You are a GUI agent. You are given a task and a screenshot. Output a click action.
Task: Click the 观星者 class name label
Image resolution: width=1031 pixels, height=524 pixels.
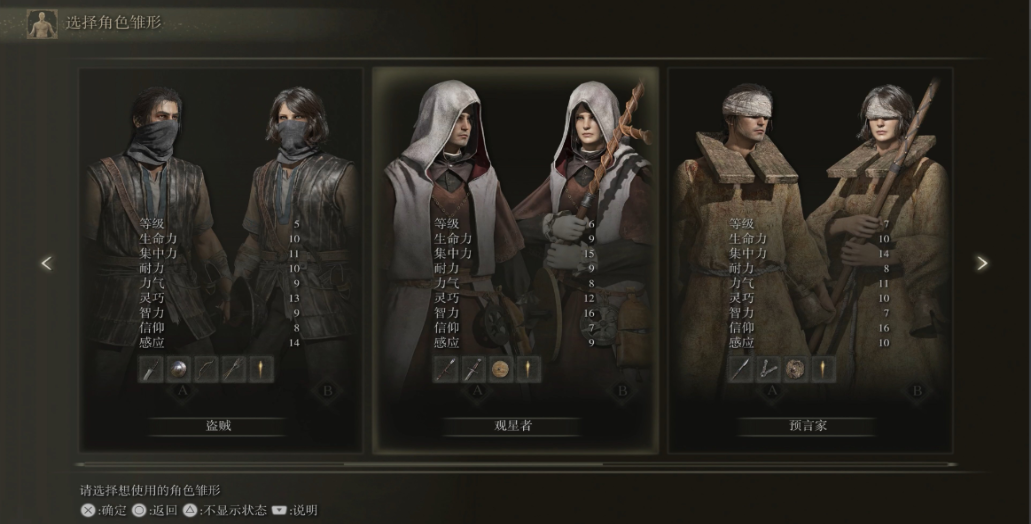tap(514, 426)
